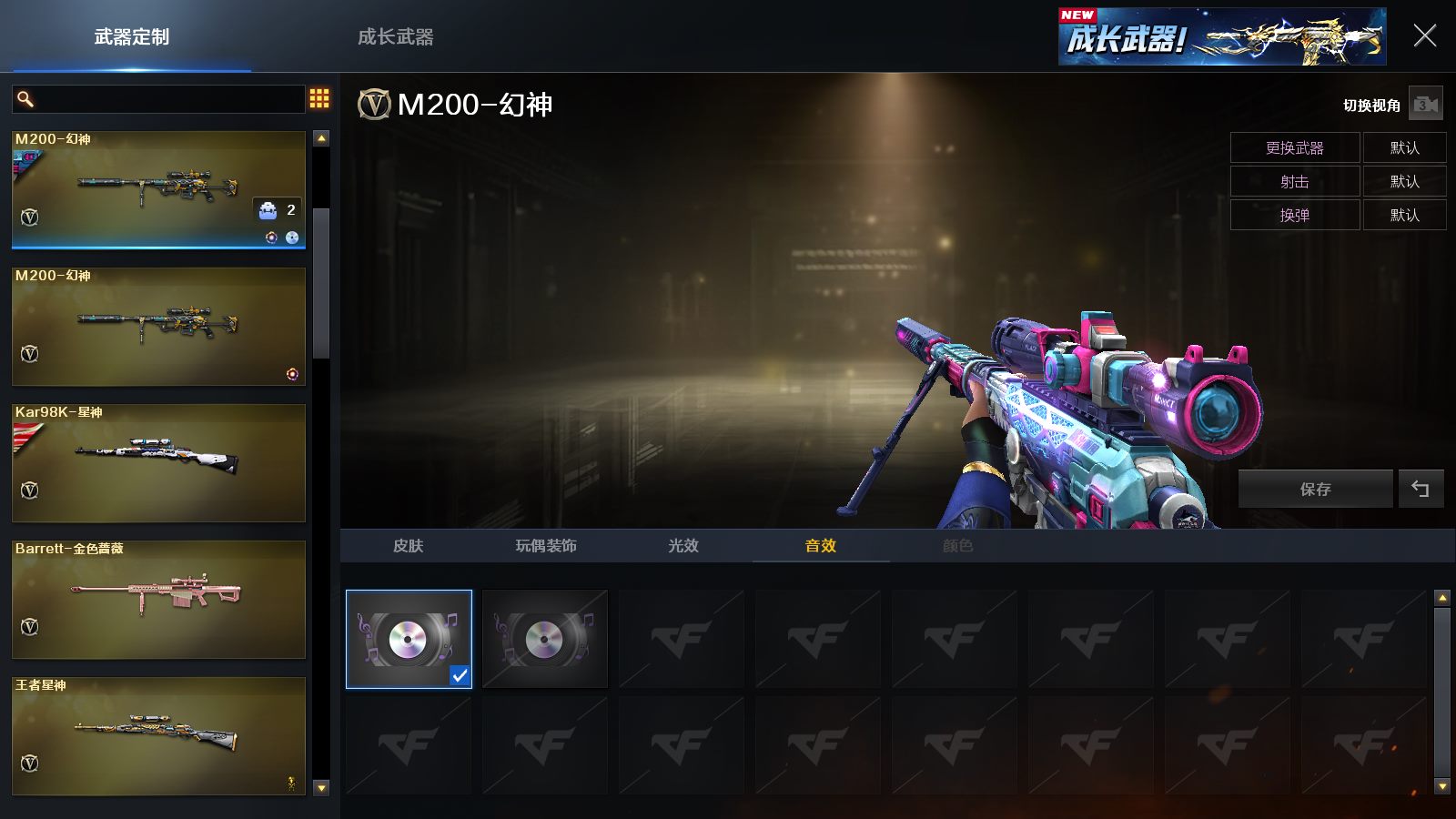The width and height of the screenshot is (1456, 819).
Task: Choose the Barrett-金色蔷薇 weapon entry
Action: pyautogui.click(x=158, y=599)
